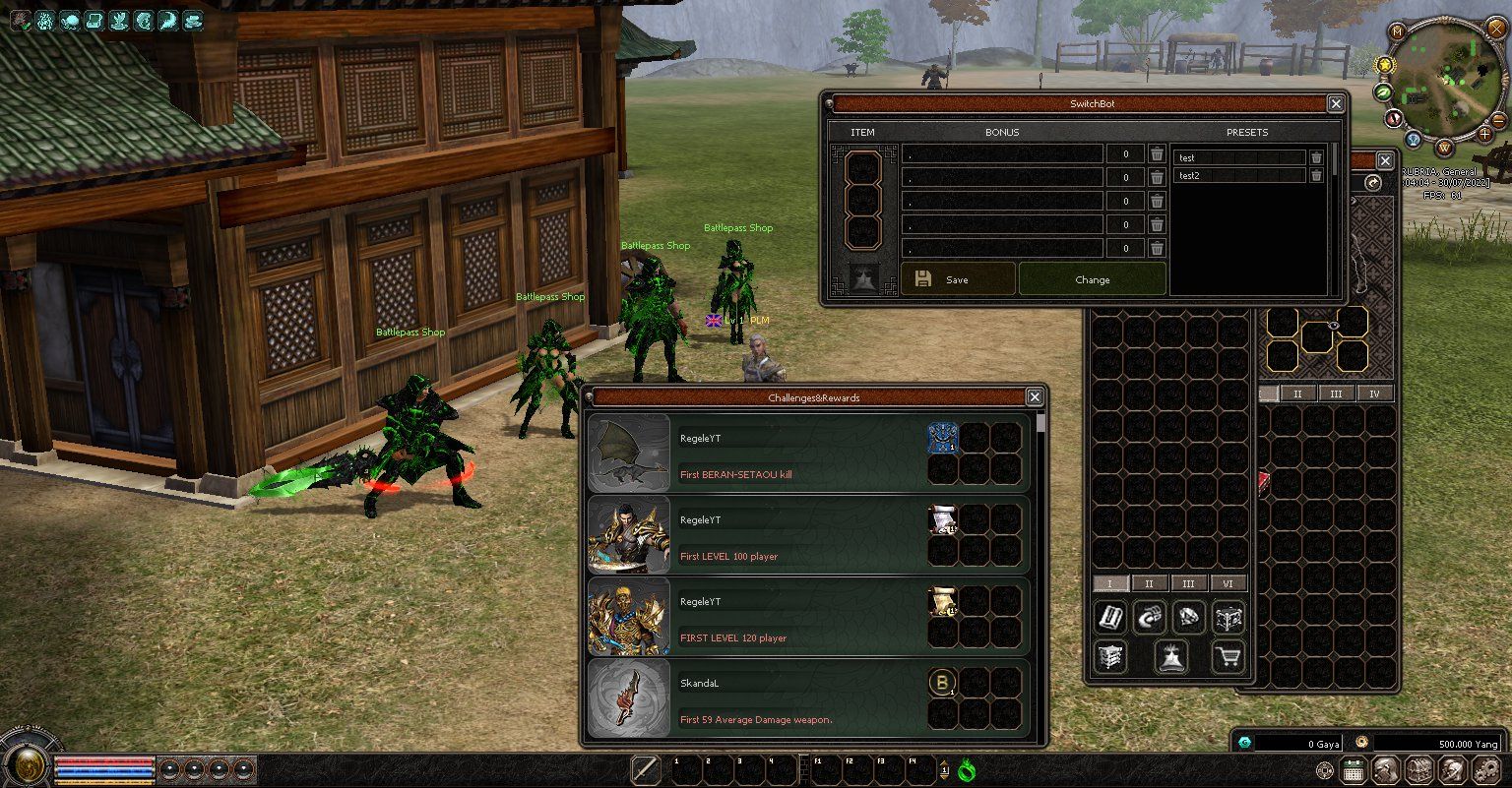1512x788 pixels.
Task: Close the Challenges&Rewards window
Action: pyautogui.click(x=1035, y=396)
